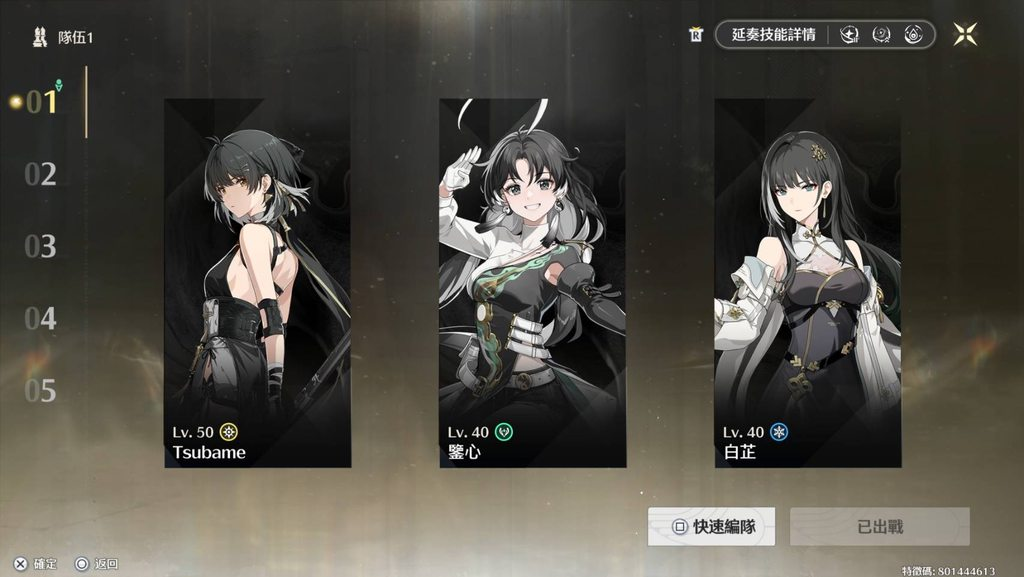Select the Tsubame character card
This screenshot has height=577, width=1024.
pyautogui.click(x=257, y=283)
